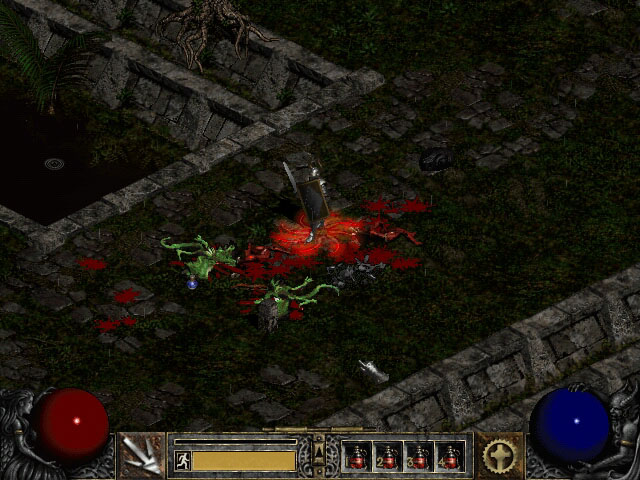
Task: Toggle the run/walk button
Action: (182, 460)
